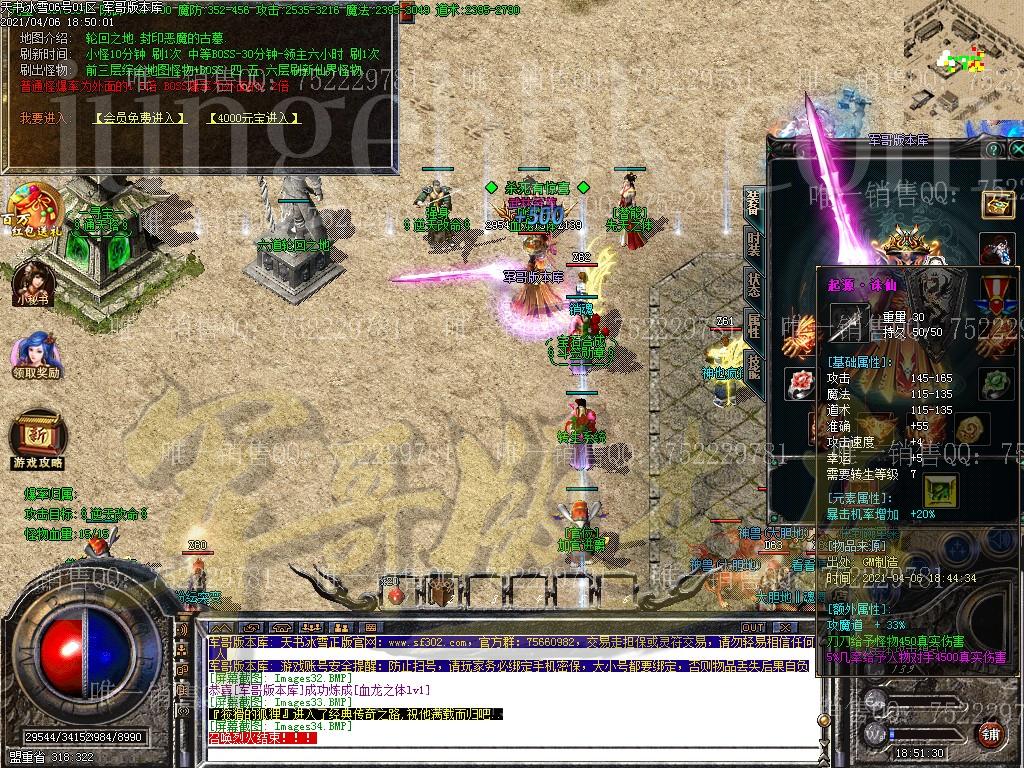Open the round red 铺 shop button

pyautogui.click(x=990, y=735)
